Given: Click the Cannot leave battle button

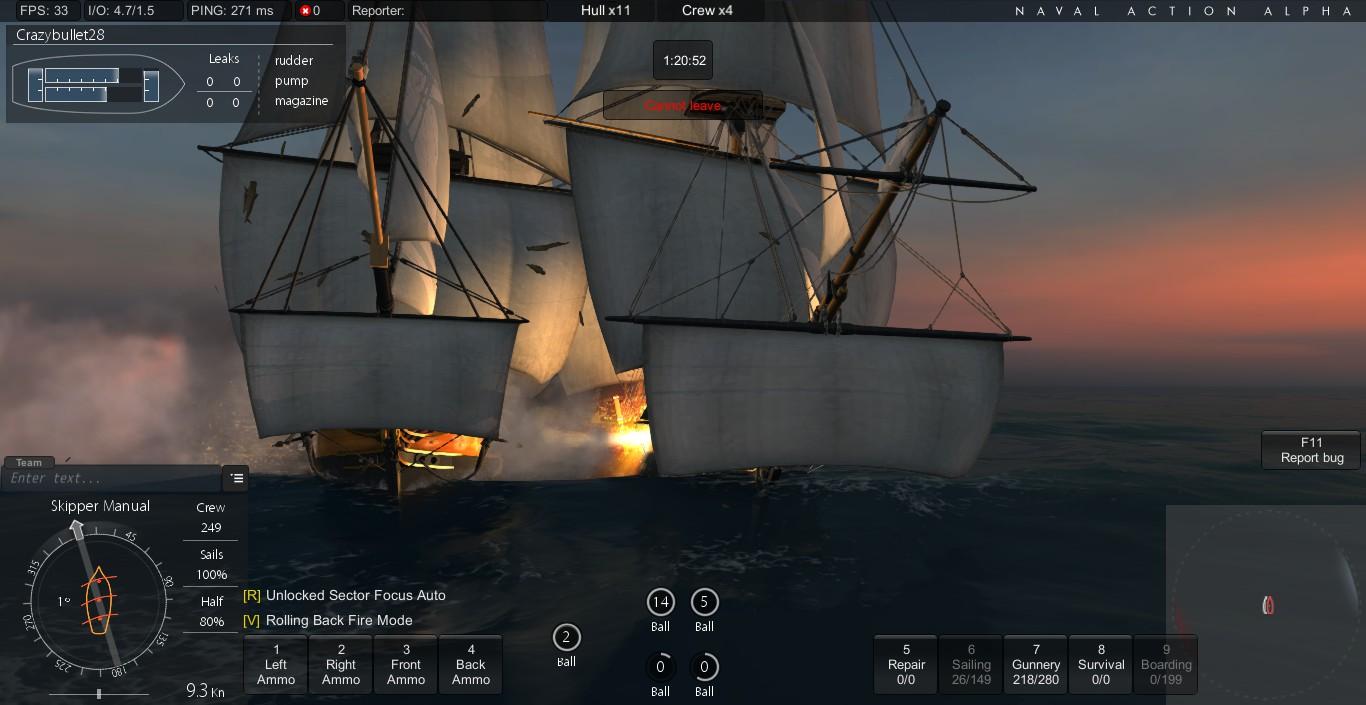Looking at the screenshot, I should 683,105.
